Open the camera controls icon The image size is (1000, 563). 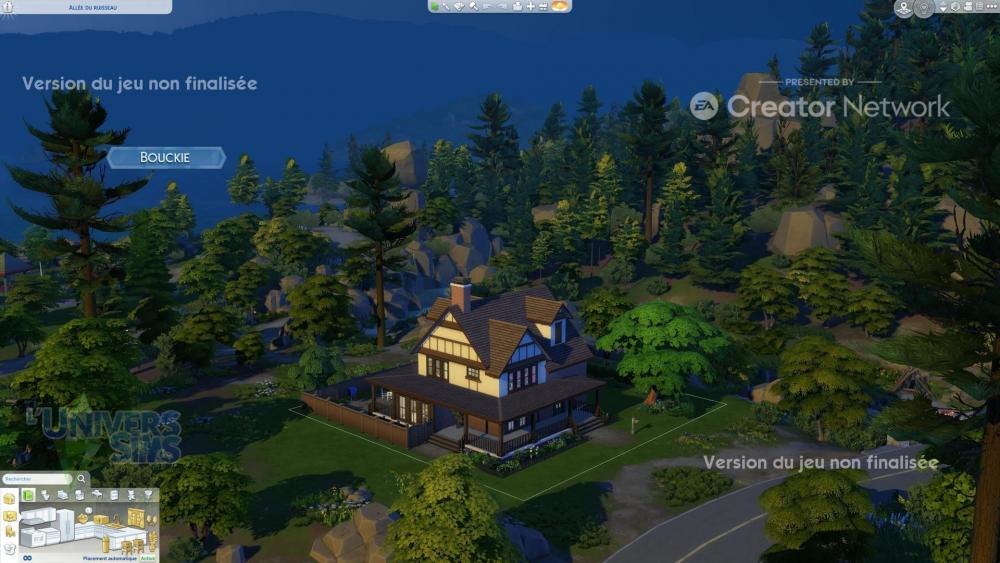(x=955, y=8)
